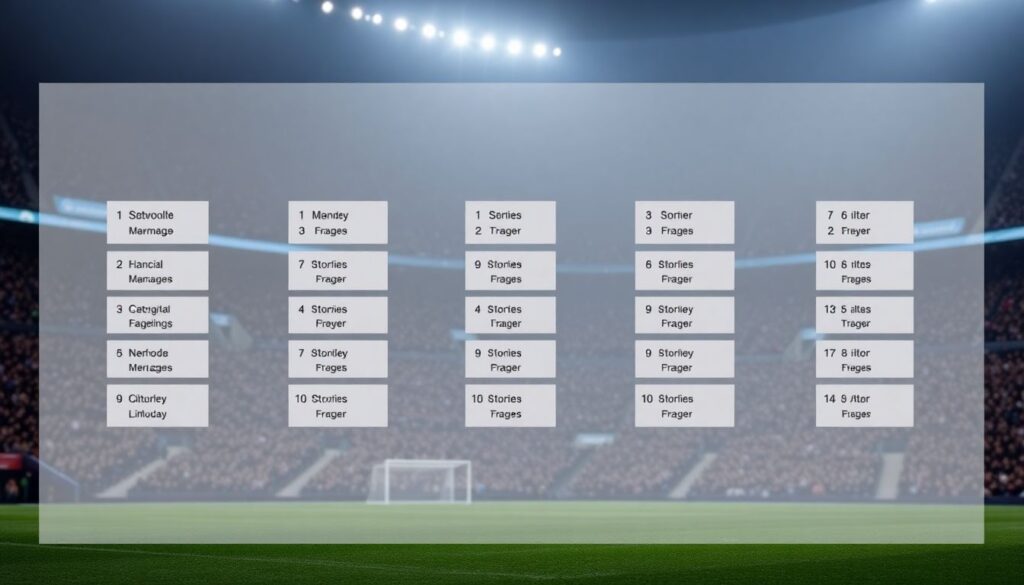The width and height of the screenshot is (1024, 585).
Task: Open the '1 Sorlies 2 Trager' box
Action: [x=510, y=222]
